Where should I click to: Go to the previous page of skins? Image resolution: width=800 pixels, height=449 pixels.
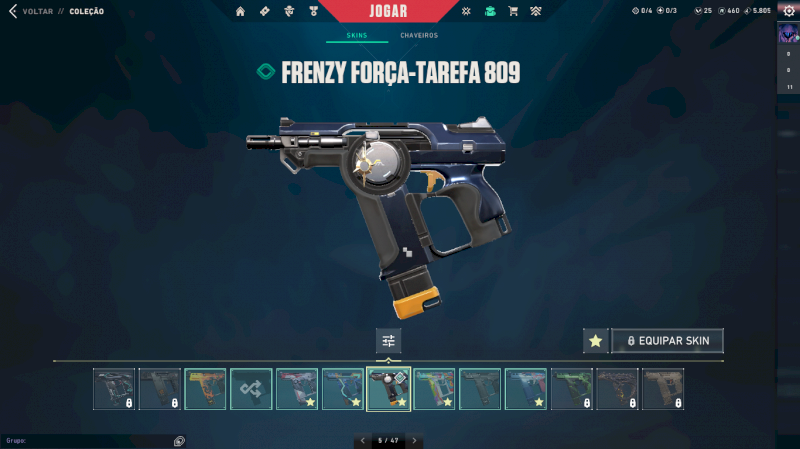362,440
